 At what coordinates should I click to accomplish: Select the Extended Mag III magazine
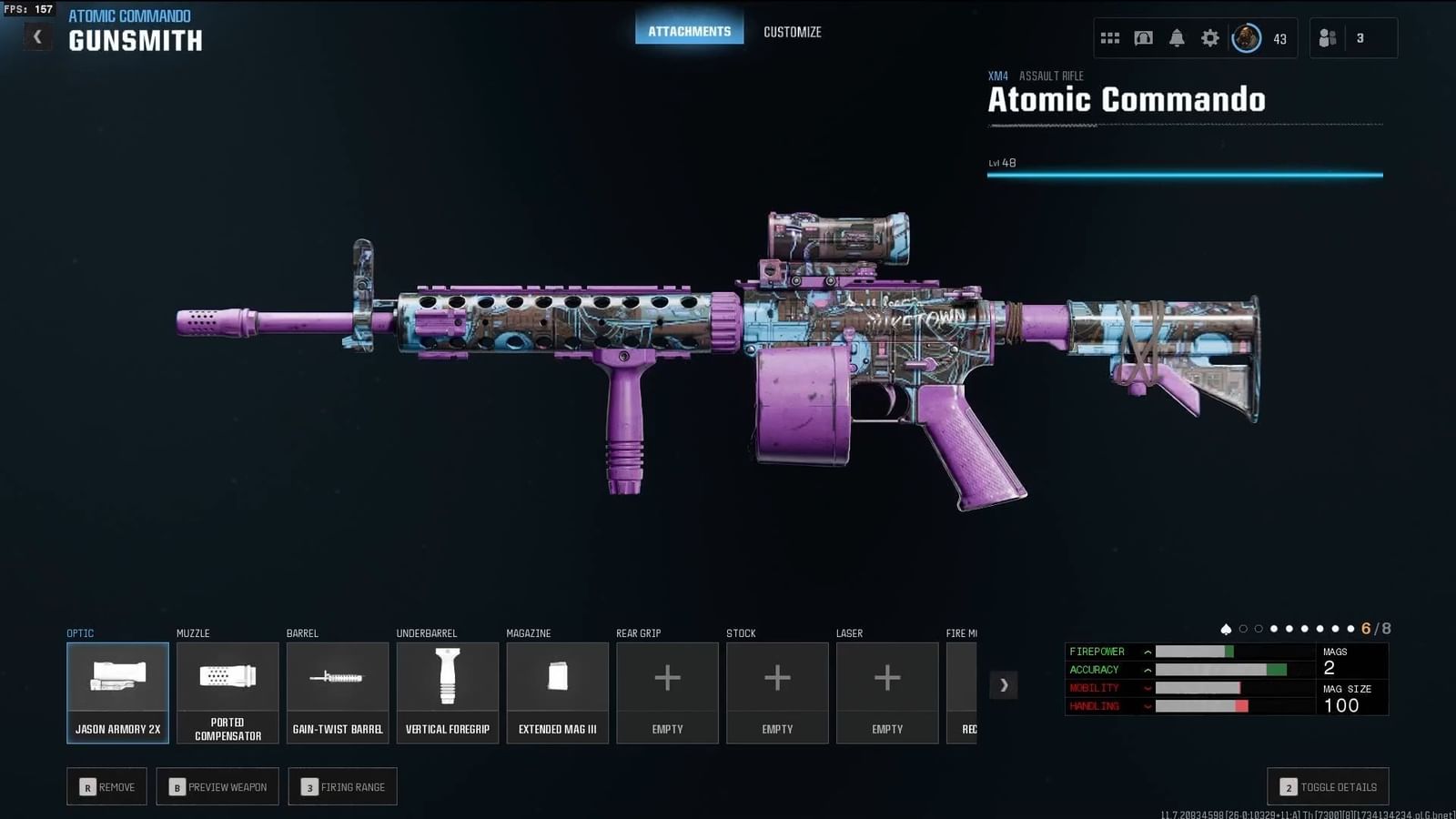tap(557, 692)
